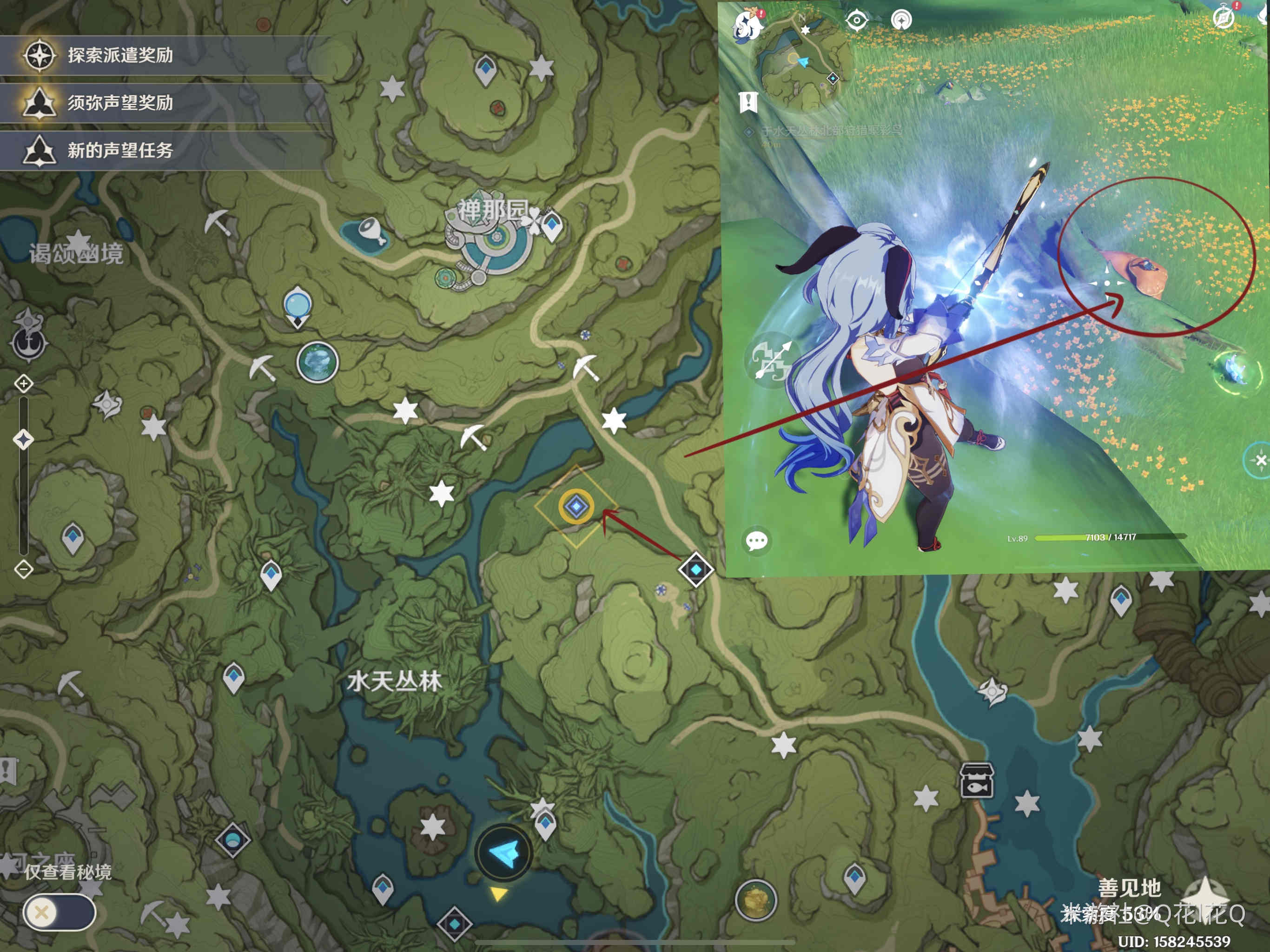Zoom in with the map plus button
This screenshot has height=952, width=1270.
pos(24,383)
